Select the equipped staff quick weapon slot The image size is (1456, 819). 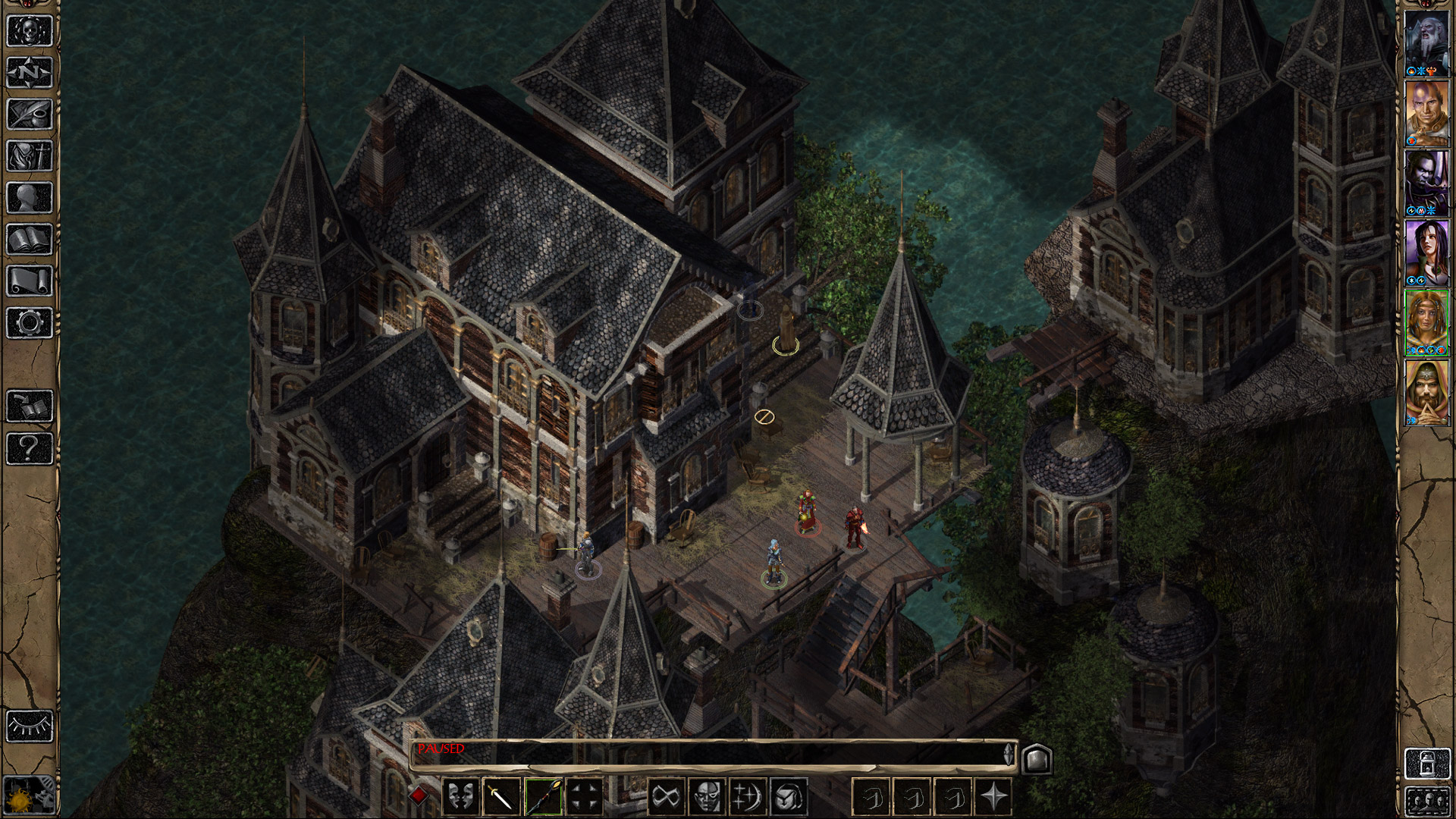point(543,795)
